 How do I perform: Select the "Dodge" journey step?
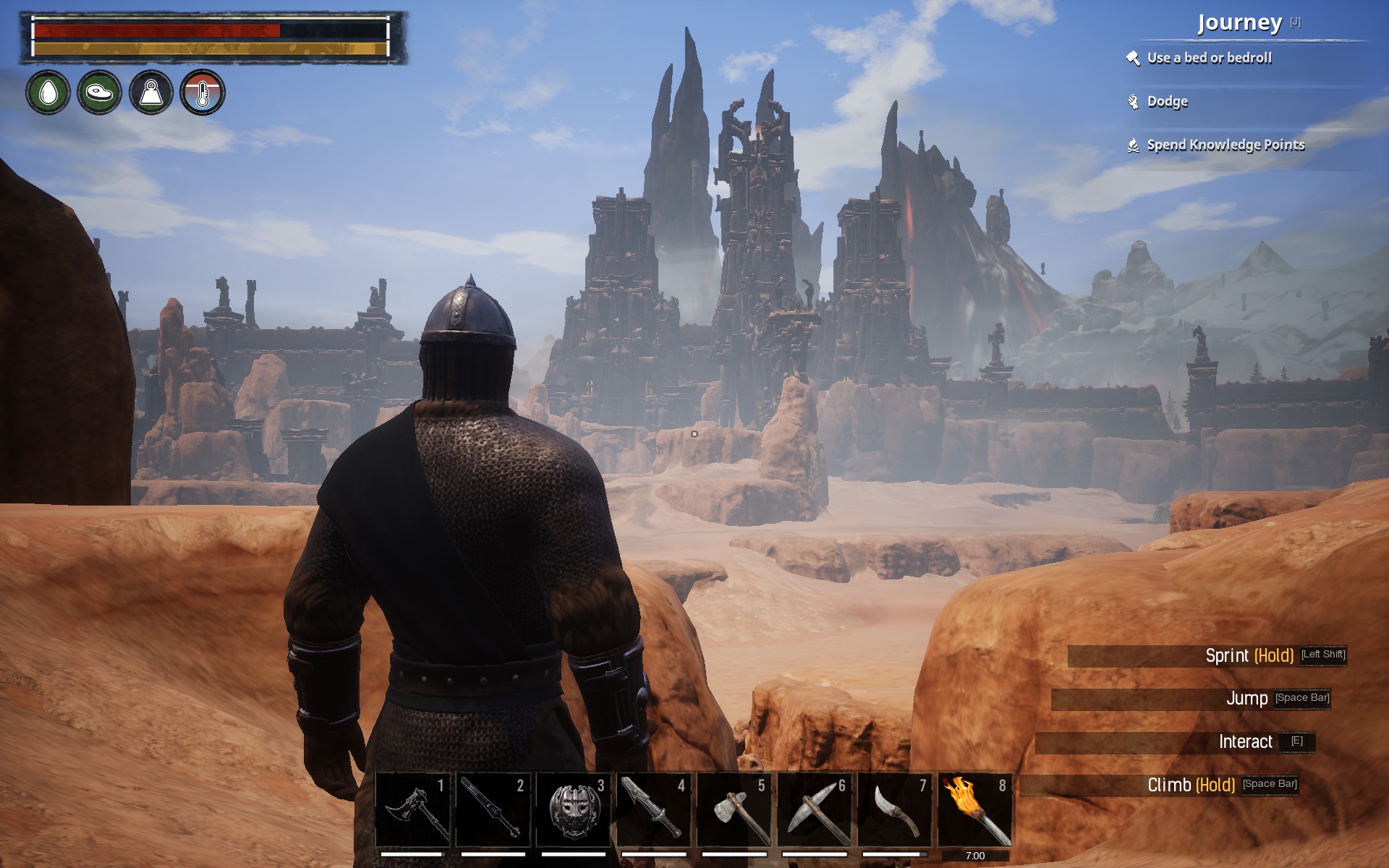pyautogui.click(x=1167, y=102)
